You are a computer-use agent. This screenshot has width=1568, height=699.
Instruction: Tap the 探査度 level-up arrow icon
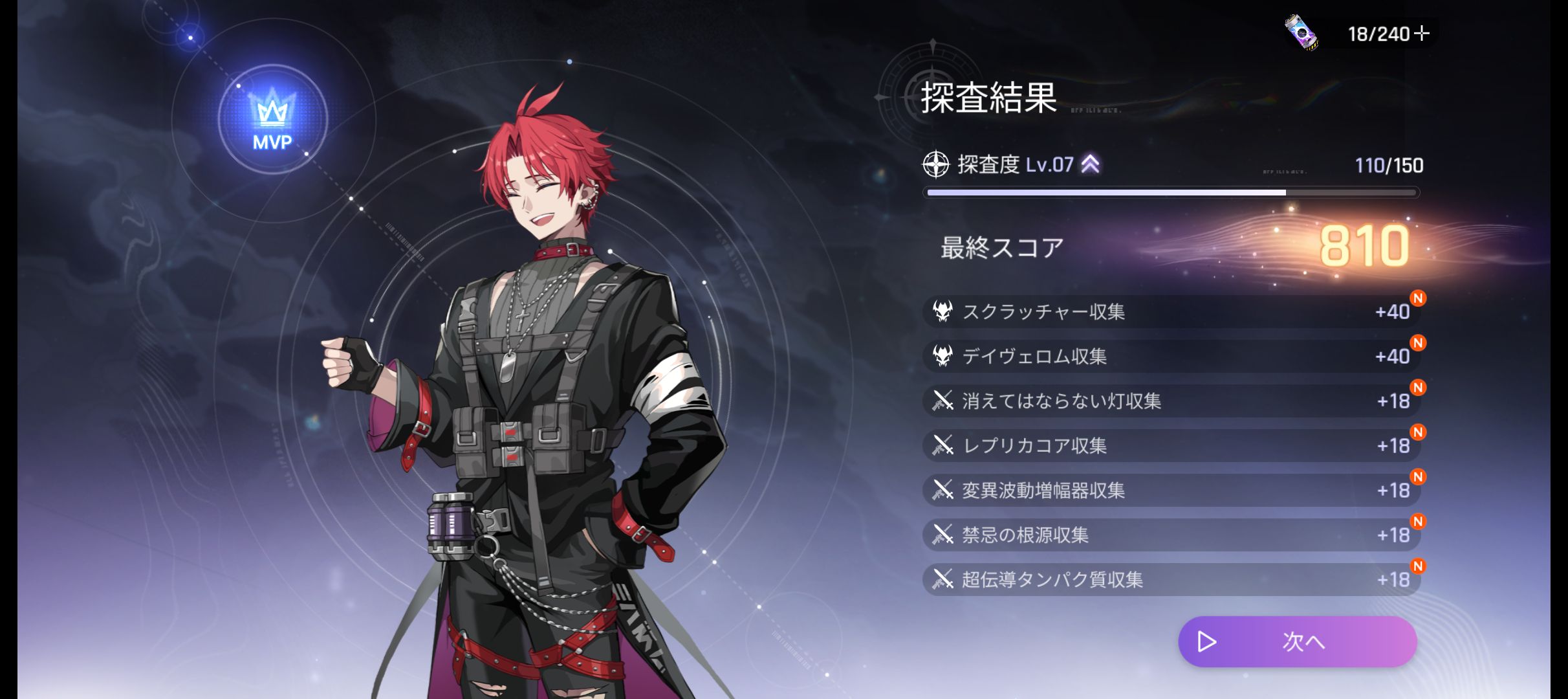click(x=1091, y=164)
